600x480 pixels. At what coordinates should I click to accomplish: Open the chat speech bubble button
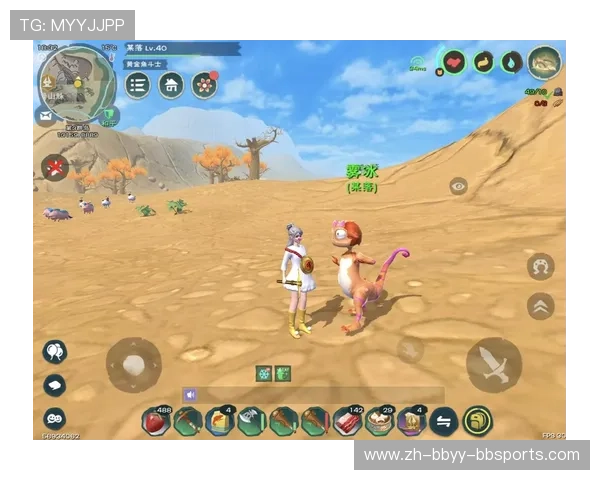pos(54,385)
